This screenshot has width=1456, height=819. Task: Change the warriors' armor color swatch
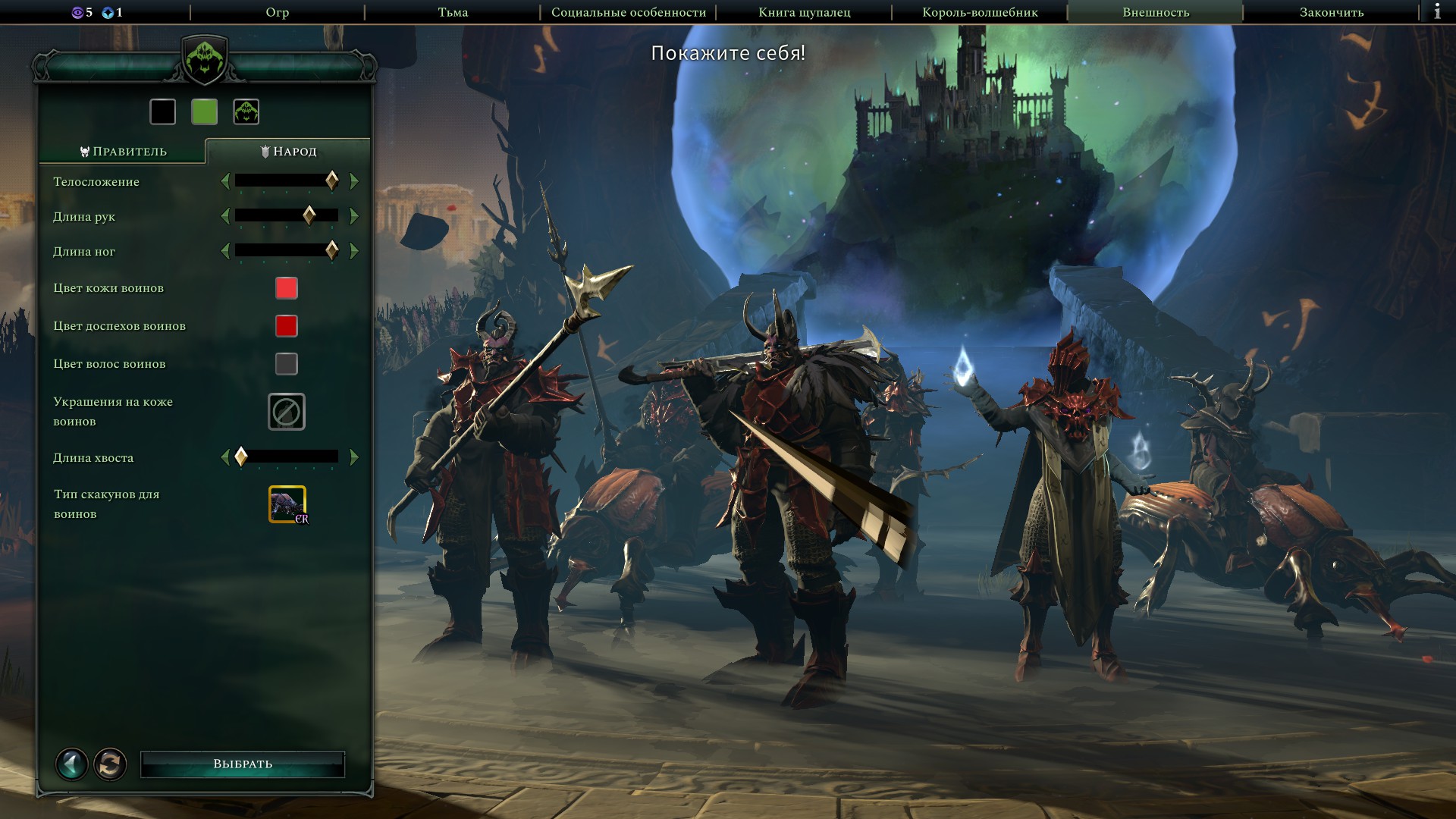tap(286, 326)
